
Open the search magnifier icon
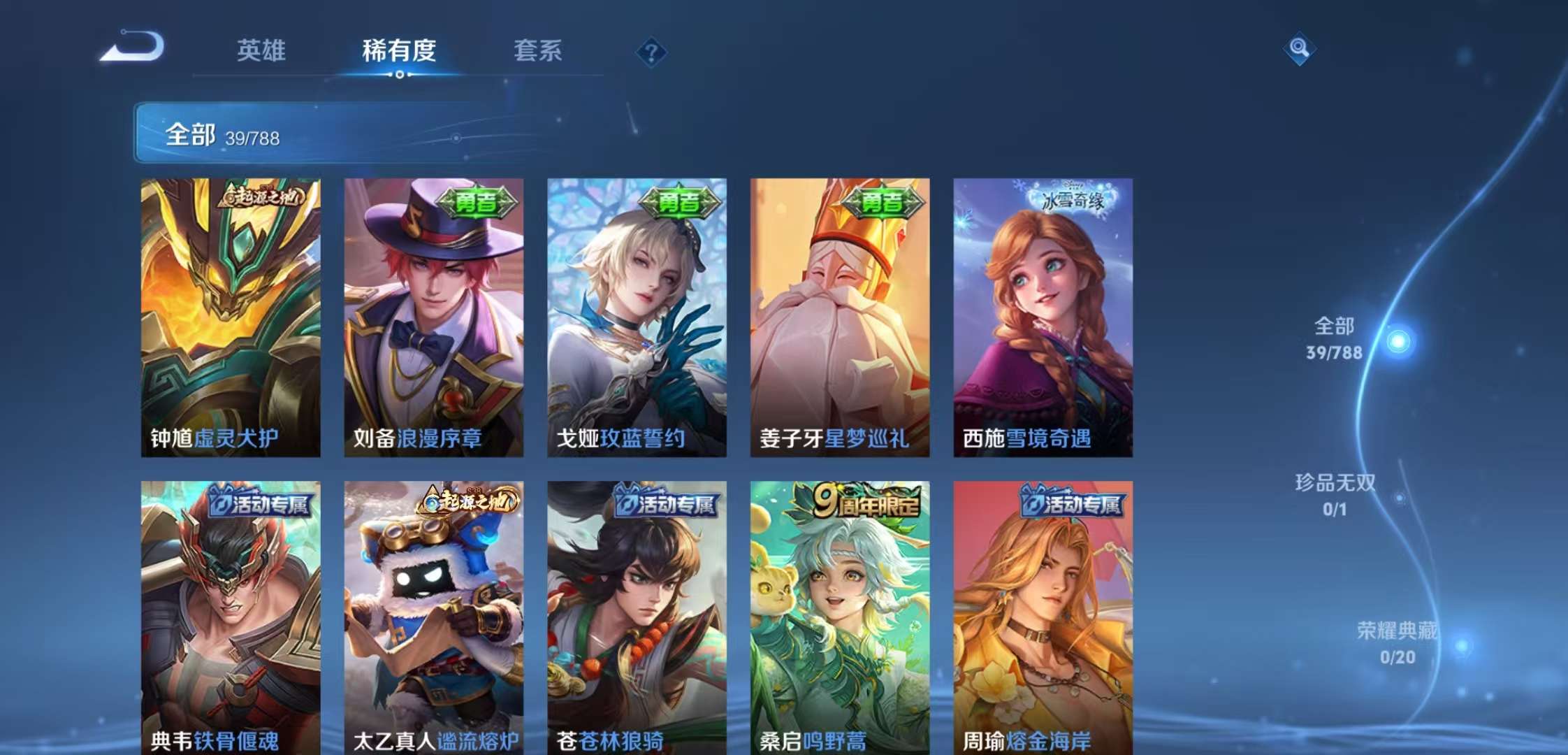click(1300, 49)
